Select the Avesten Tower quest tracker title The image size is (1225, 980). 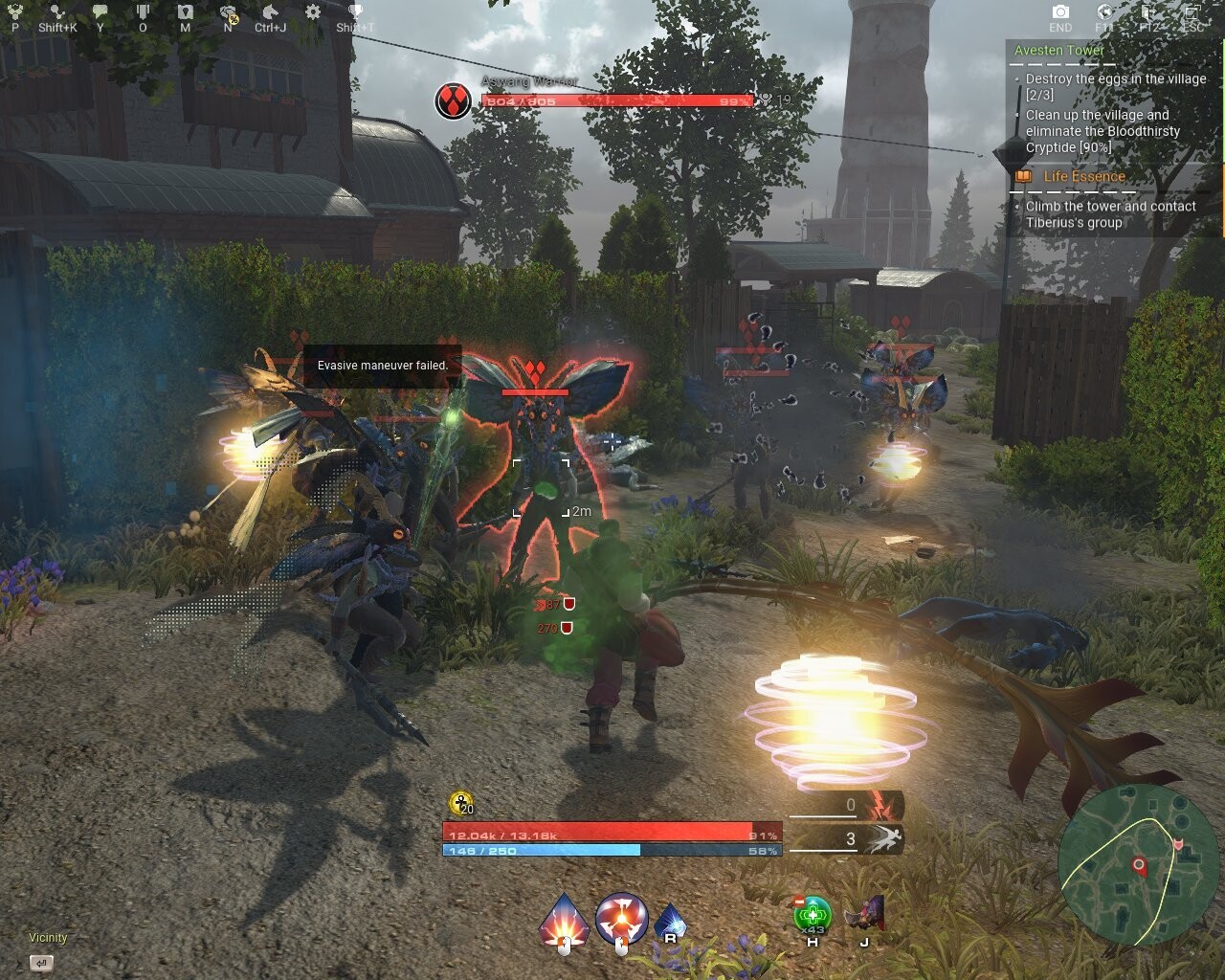1059,51
